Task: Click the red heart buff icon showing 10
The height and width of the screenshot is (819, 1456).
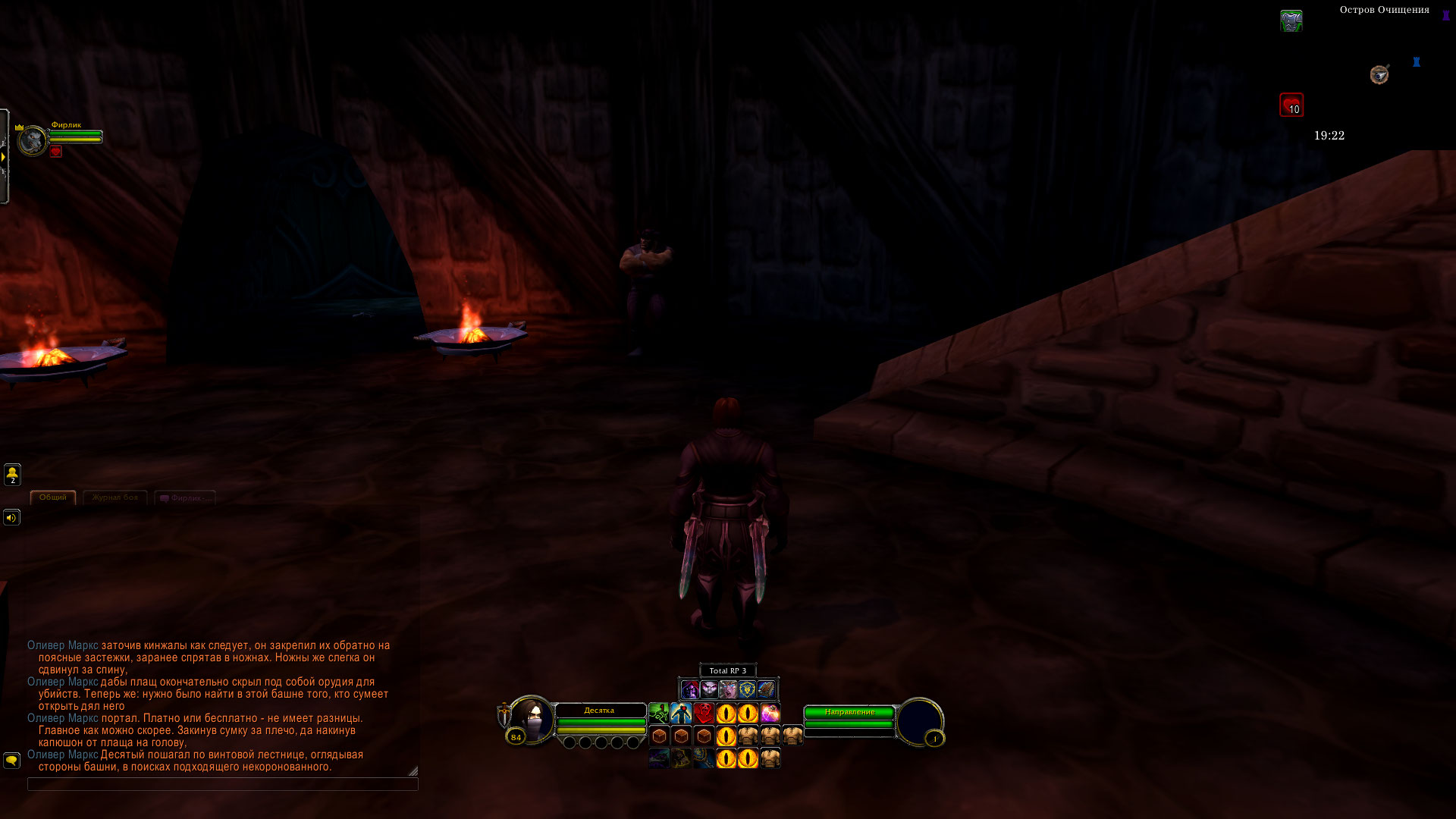Action: 1291,105
